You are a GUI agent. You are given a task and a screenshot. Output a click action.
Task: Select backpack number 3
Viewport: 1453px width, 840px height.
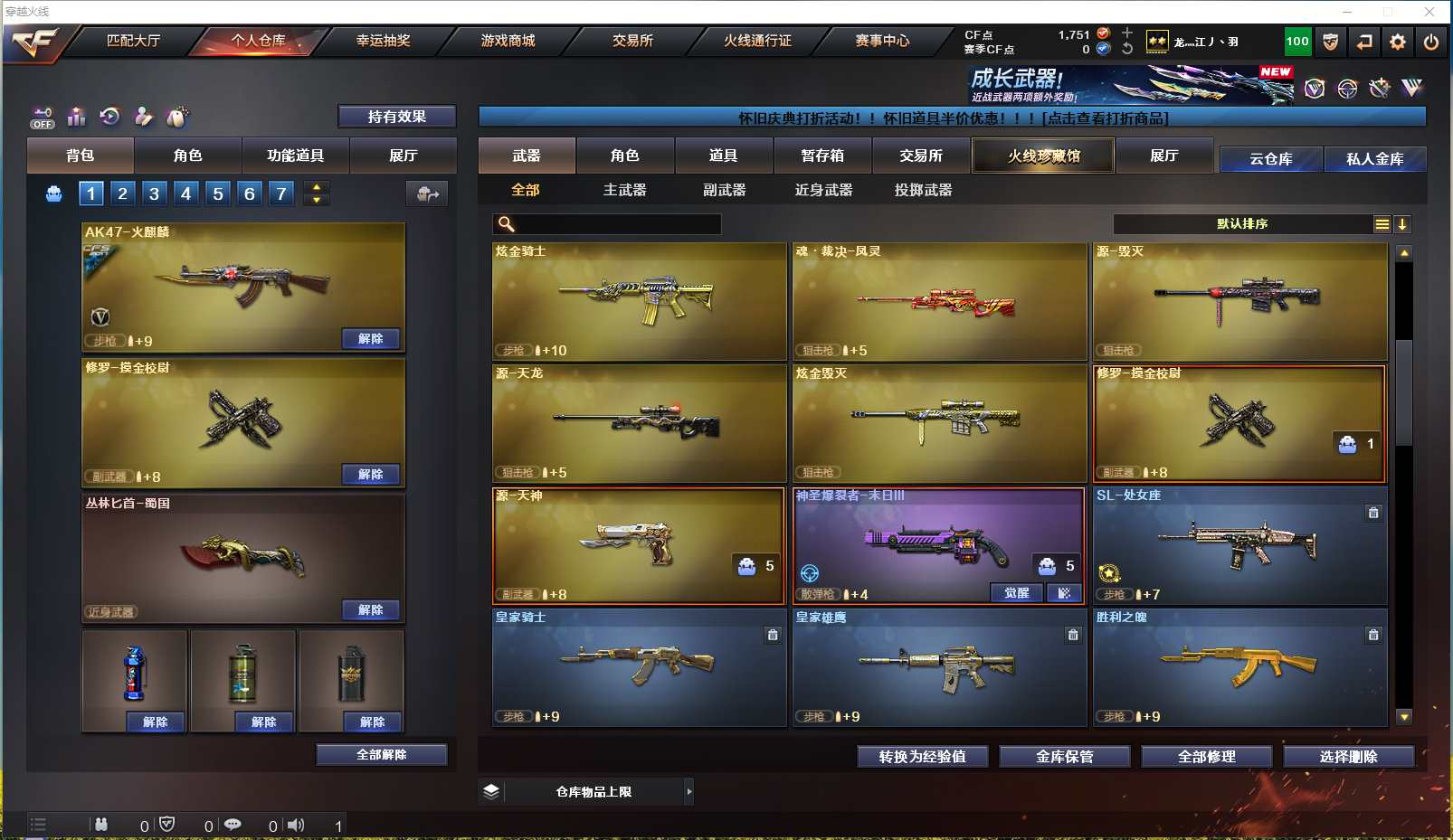click(155, 193)
